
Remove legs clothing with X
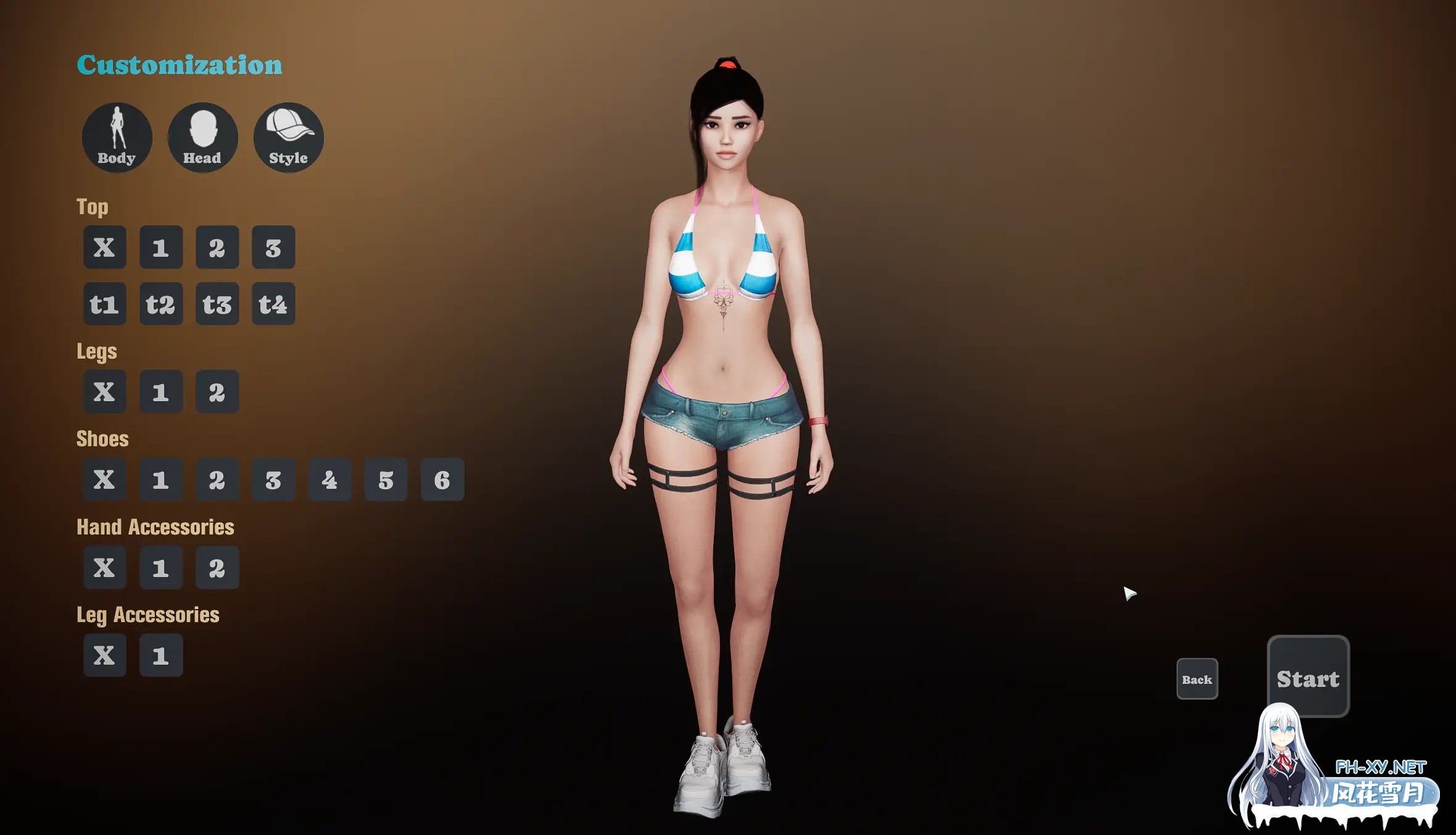[x=104, y=391]
